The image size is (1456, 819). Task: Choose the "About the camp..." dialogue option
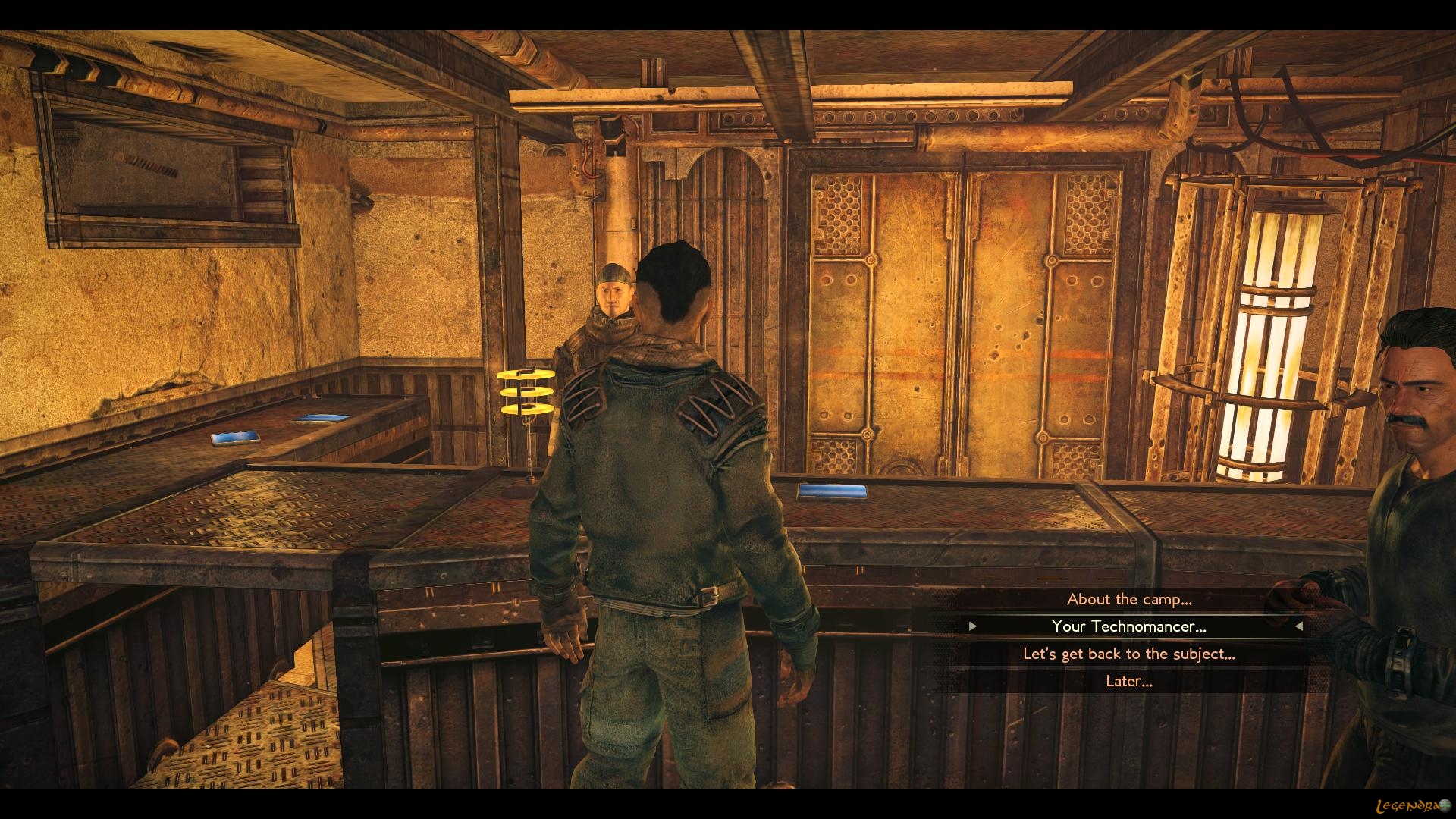(1128, 599)
